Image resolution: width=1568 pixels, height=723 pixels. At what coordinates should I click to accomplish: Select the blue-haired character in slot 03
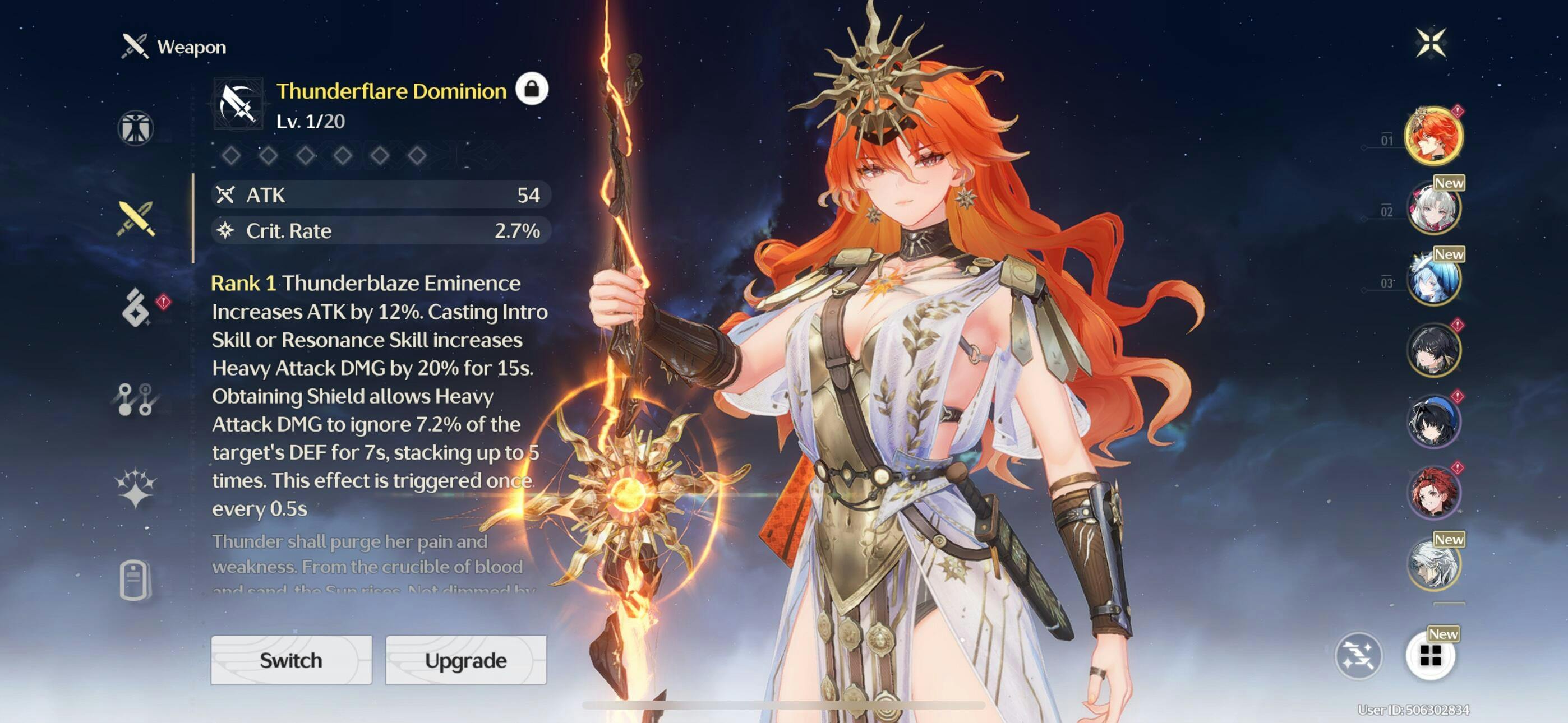[x=1433, y=279]
